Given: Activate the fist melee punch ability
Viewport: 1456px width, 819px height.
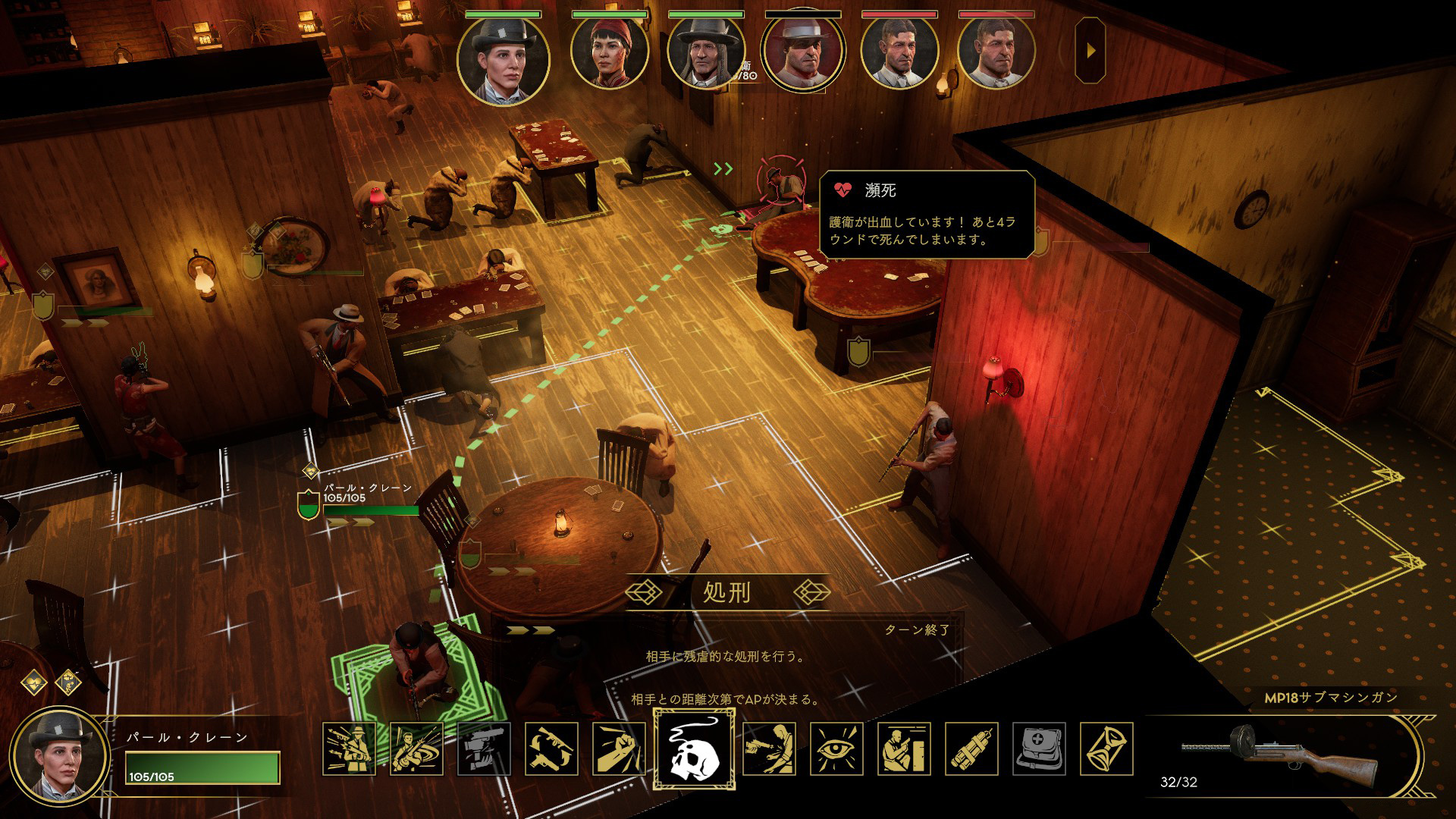Looking at the screenshot, I should coord(619,749).
